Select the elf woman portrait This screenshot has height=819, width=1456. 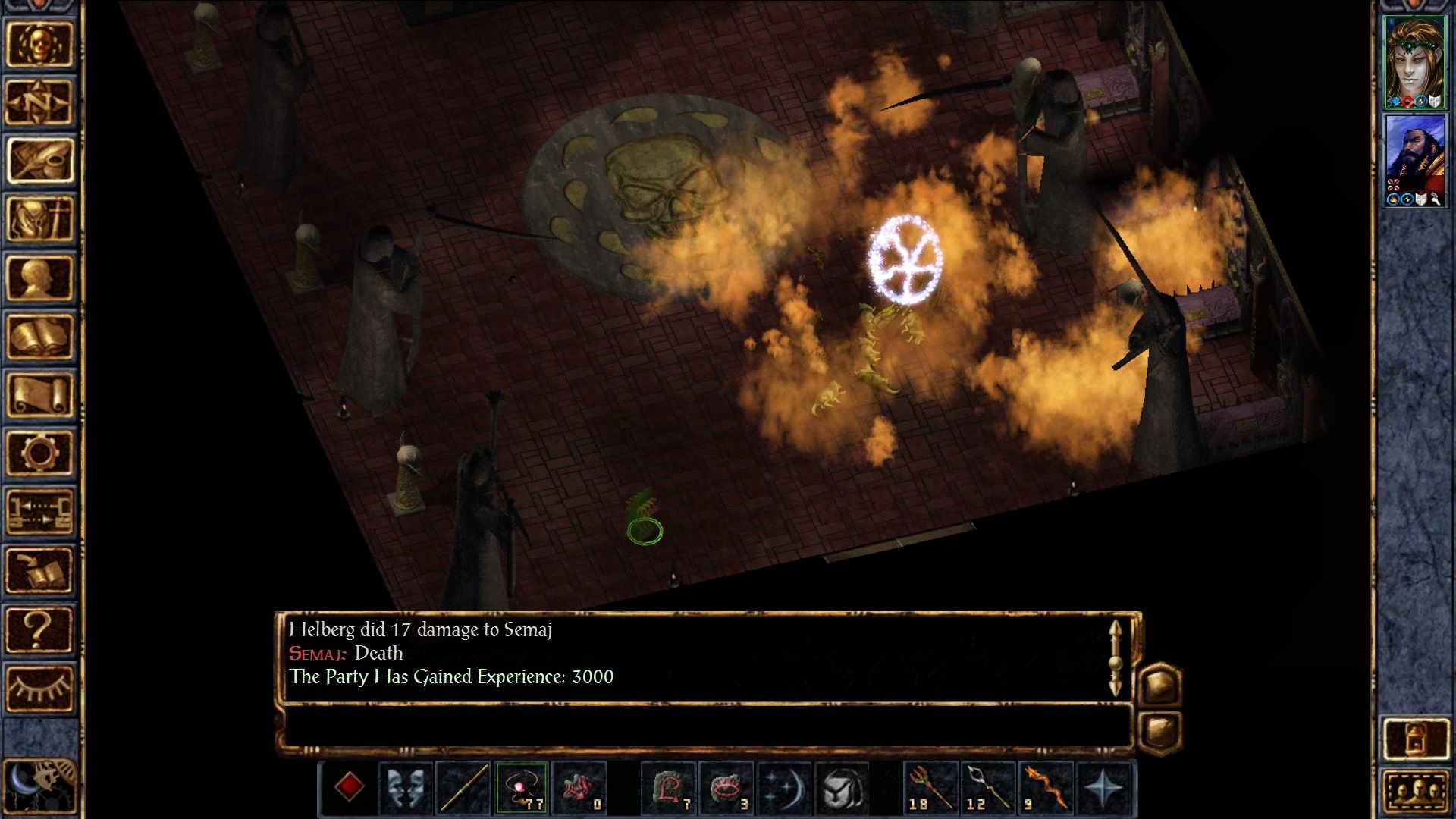(1414, 62)
